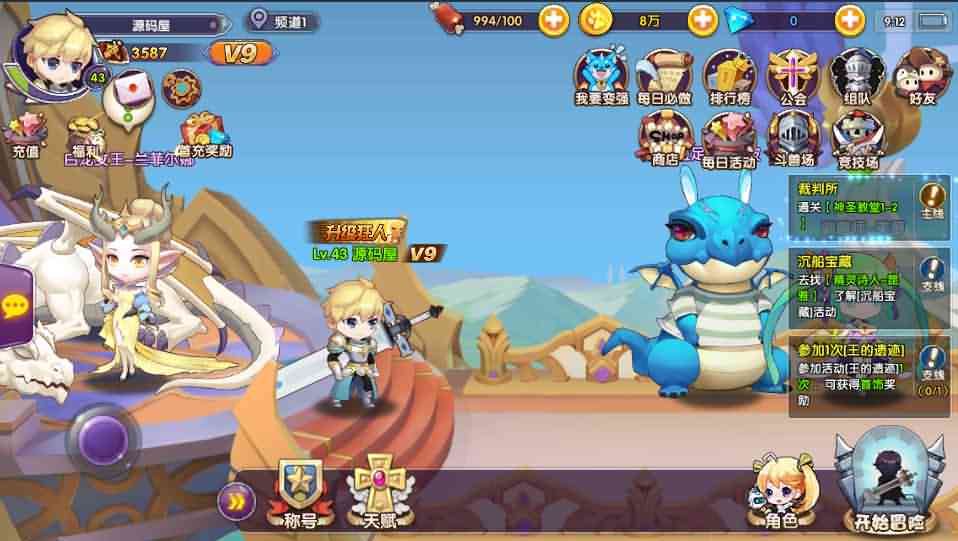Add gold with the paw coin plus button
This screenshot has width=958, height=541.
pyautogui.click(x=702, y=19)
